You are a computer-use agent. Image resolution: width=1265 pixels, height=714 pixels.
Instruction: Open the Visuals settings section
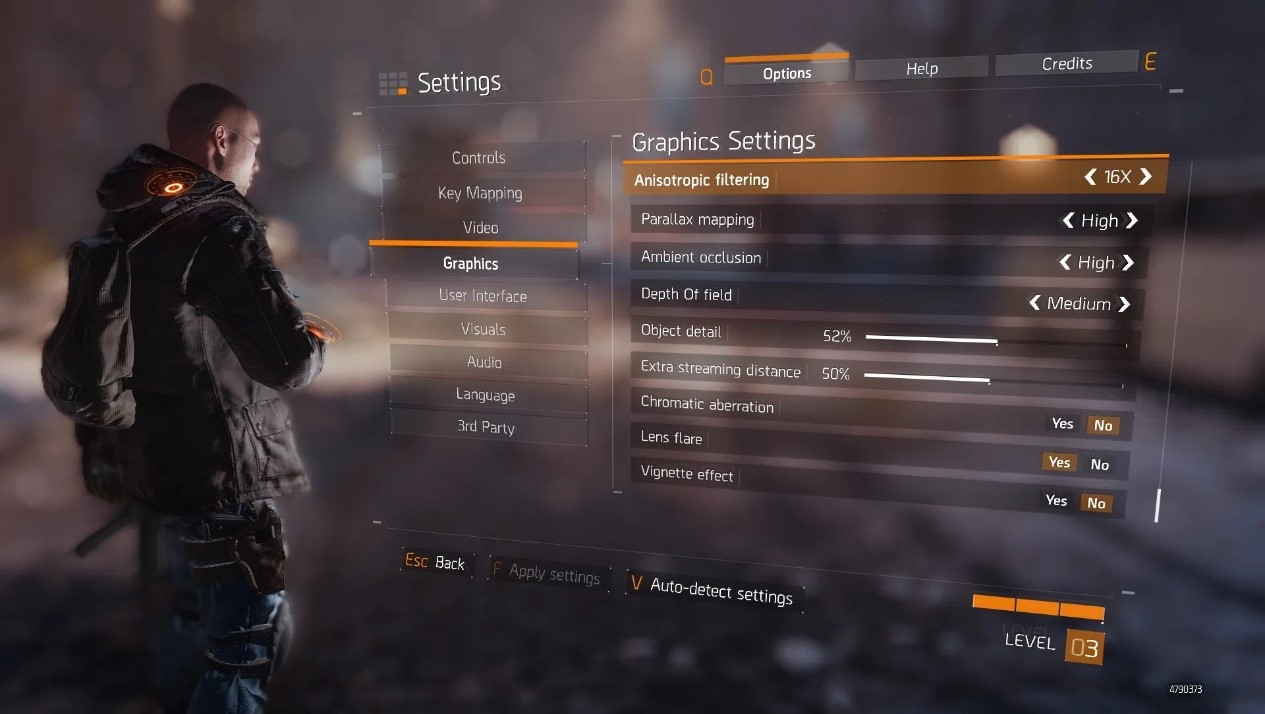click(x=483, y=329)
